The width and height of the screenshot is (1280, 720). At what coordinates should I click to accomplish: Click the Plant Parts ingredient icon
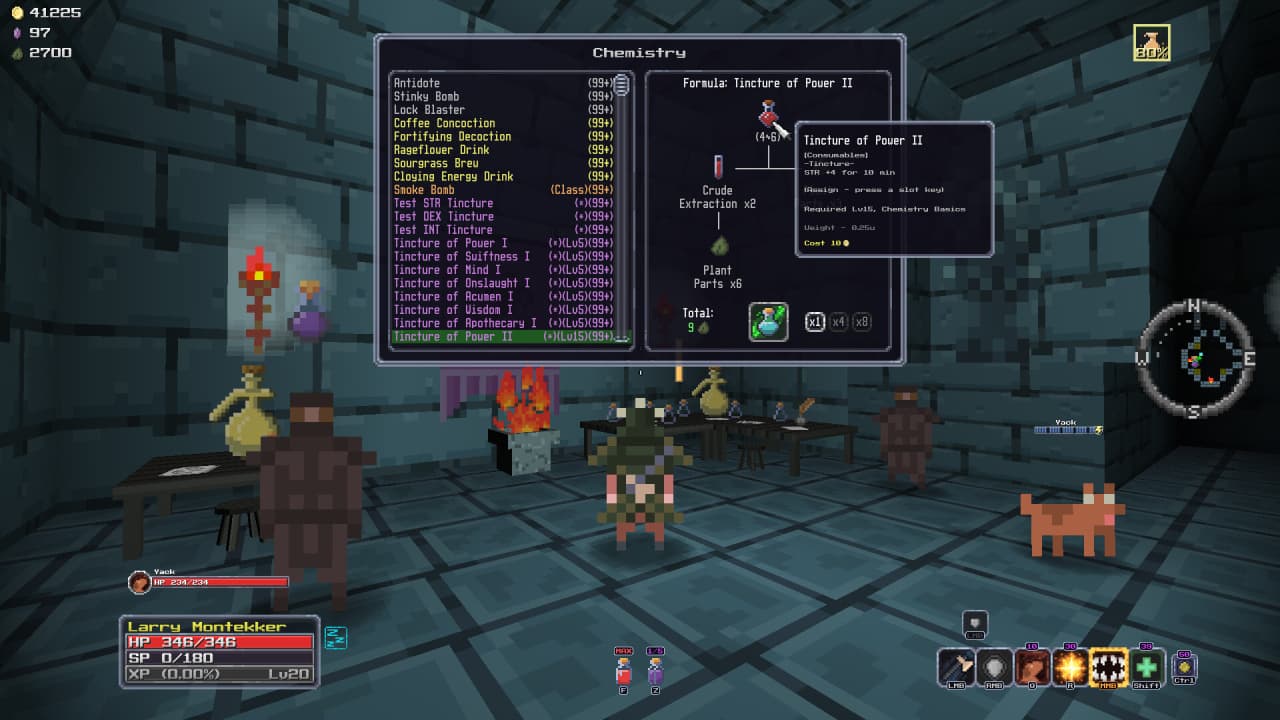tap(718, 245)
